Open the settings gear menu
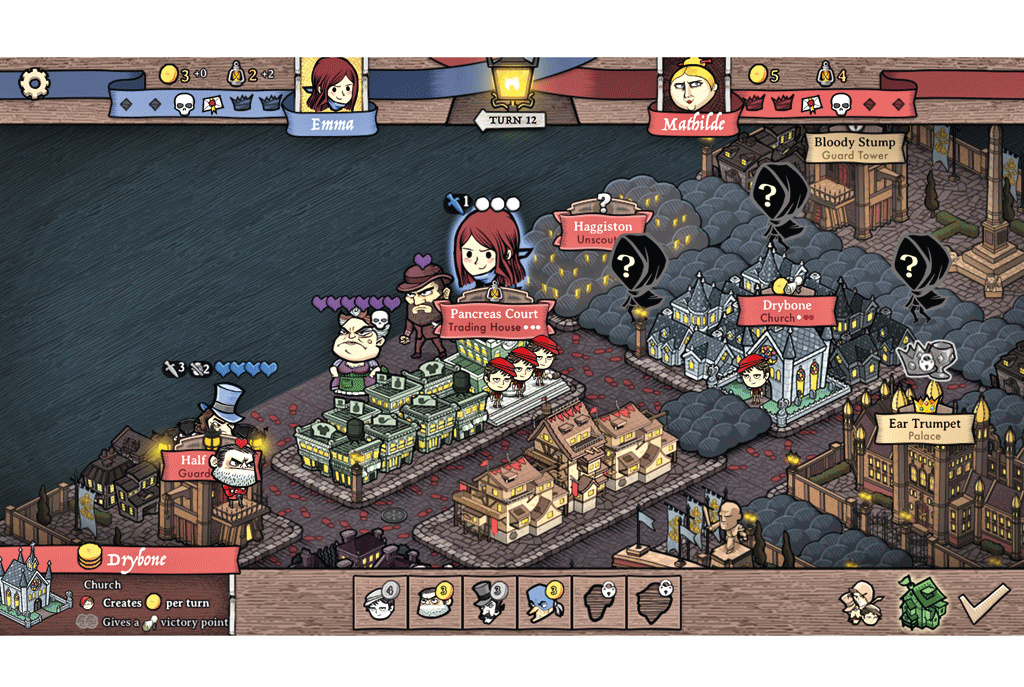 tap(35, 82)
